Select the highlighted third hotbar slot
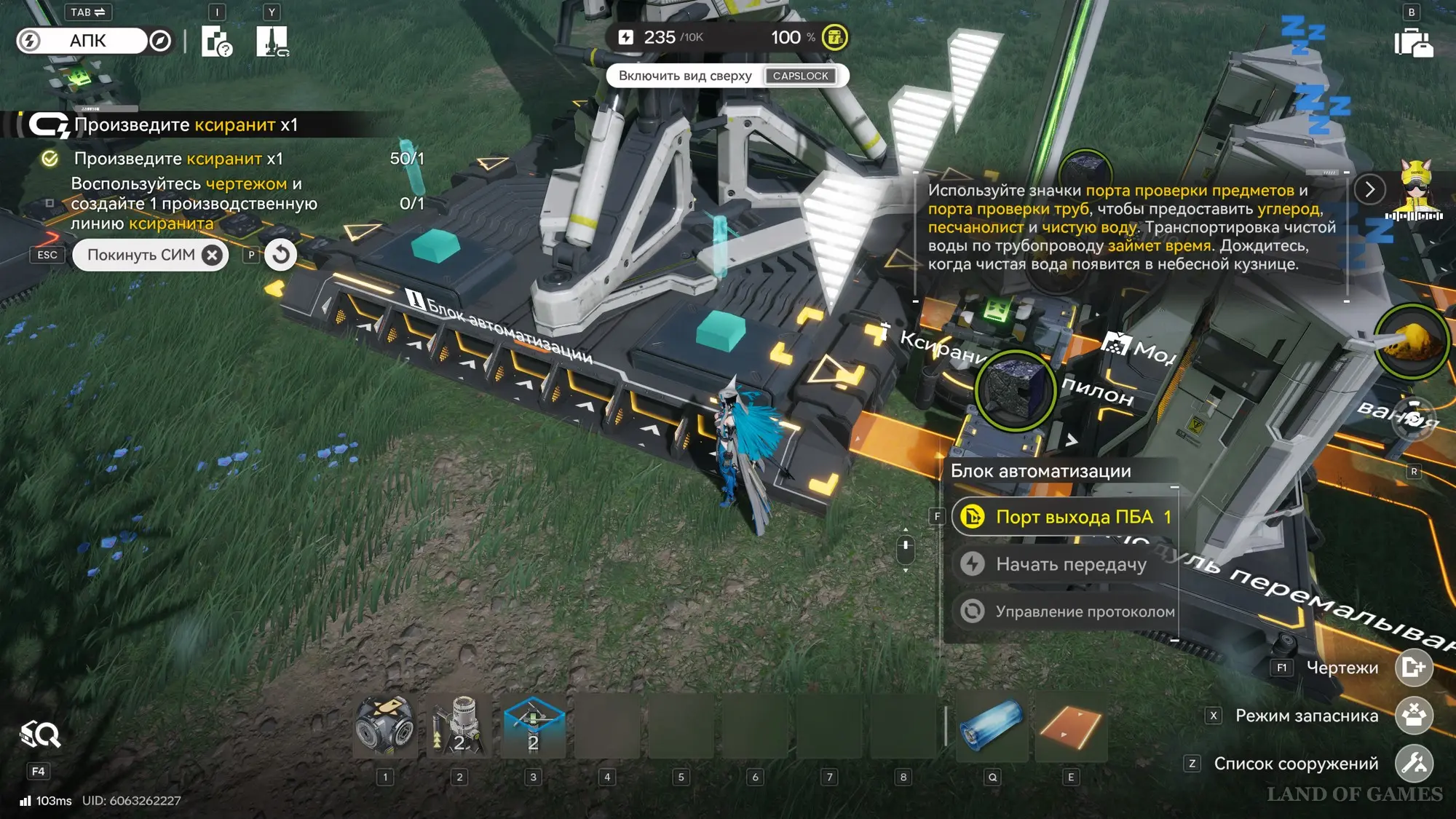Image resolution: width=1456 pixels, height=819 pixels. pos(534,726)
